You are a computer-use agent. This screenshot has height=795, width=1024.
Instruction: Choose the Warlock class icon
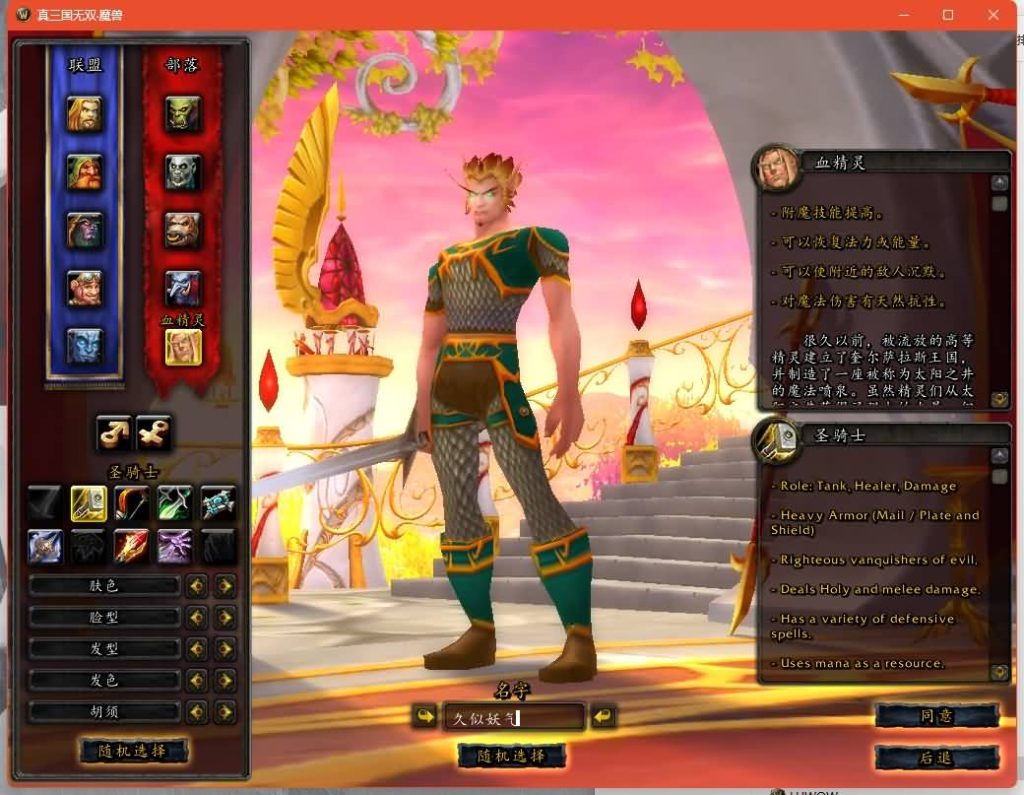coord(175,546)
